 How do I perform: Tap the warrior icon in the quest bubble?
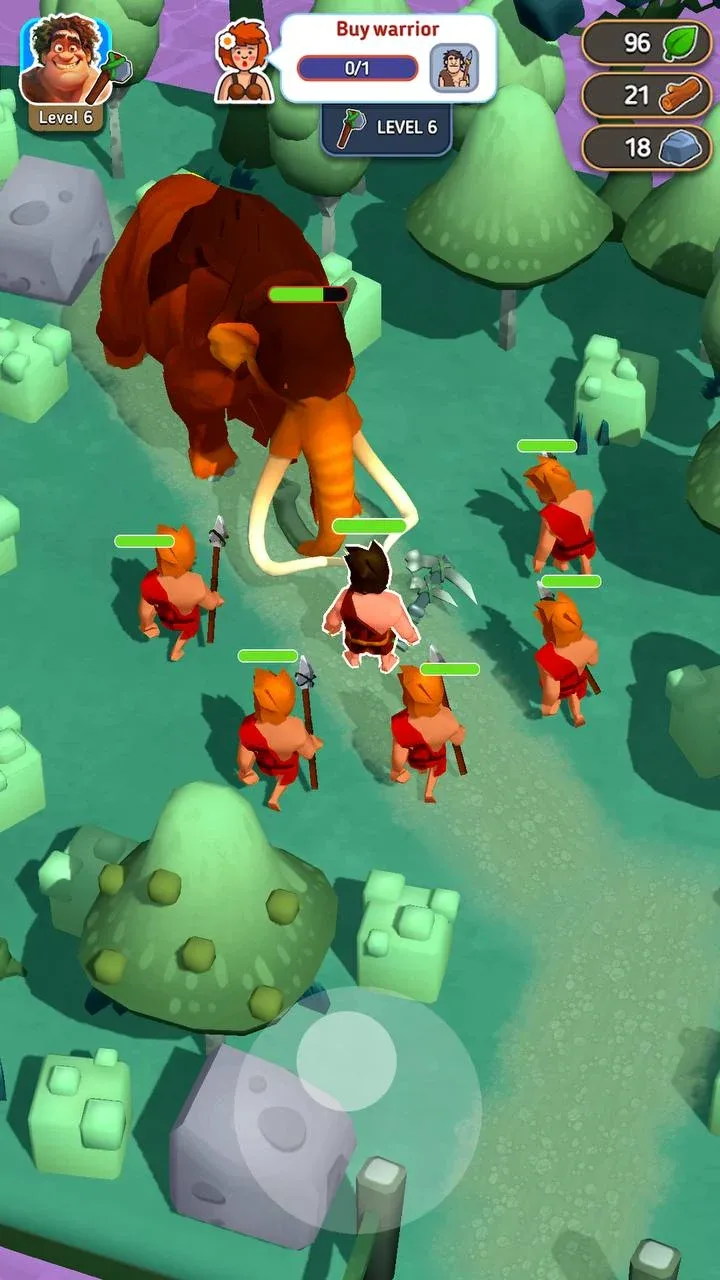click(454, 68)
